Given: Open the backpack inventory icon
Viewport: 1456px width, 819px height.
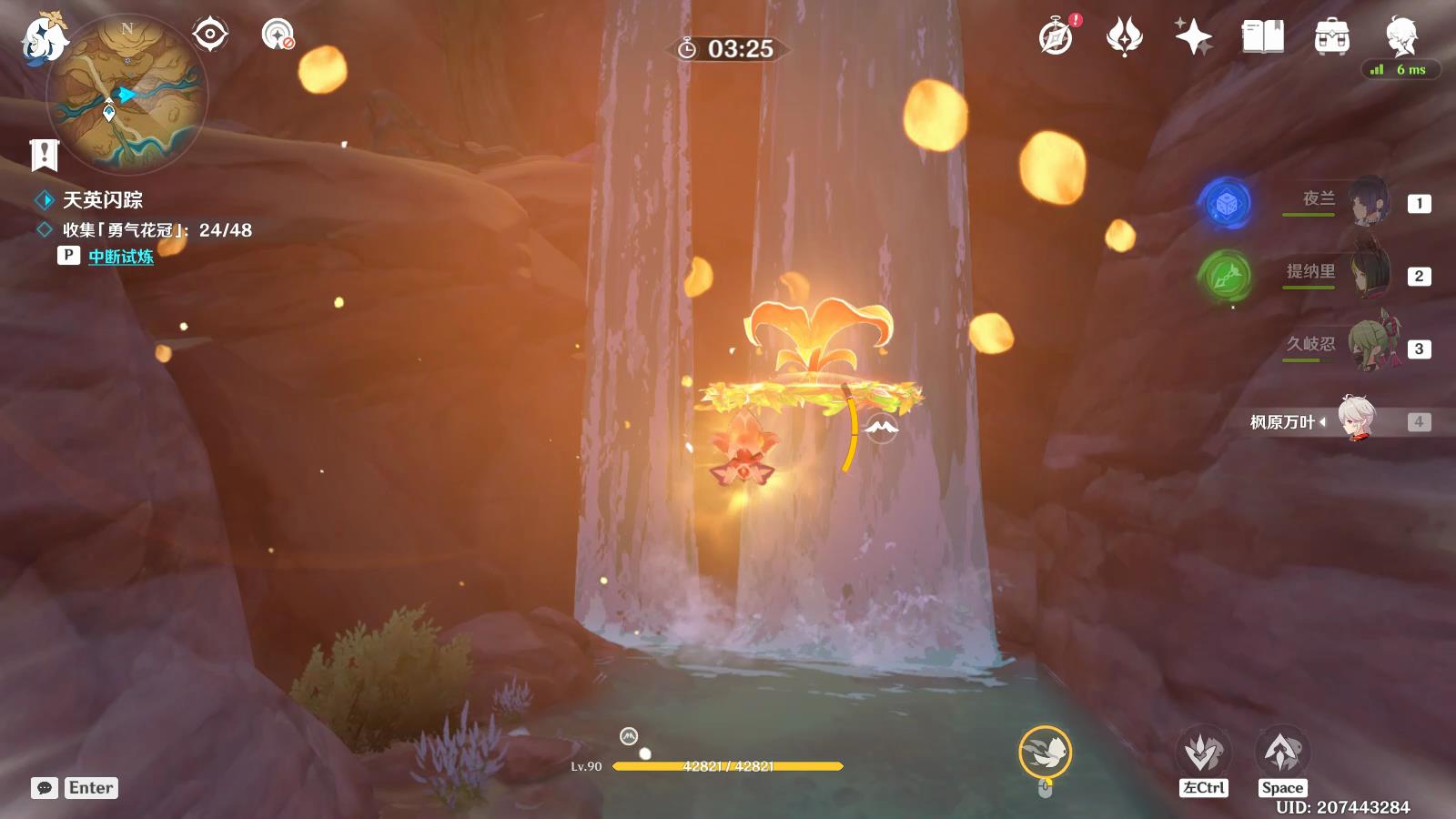Looking at the screenshot, I should click(1331, 37).
